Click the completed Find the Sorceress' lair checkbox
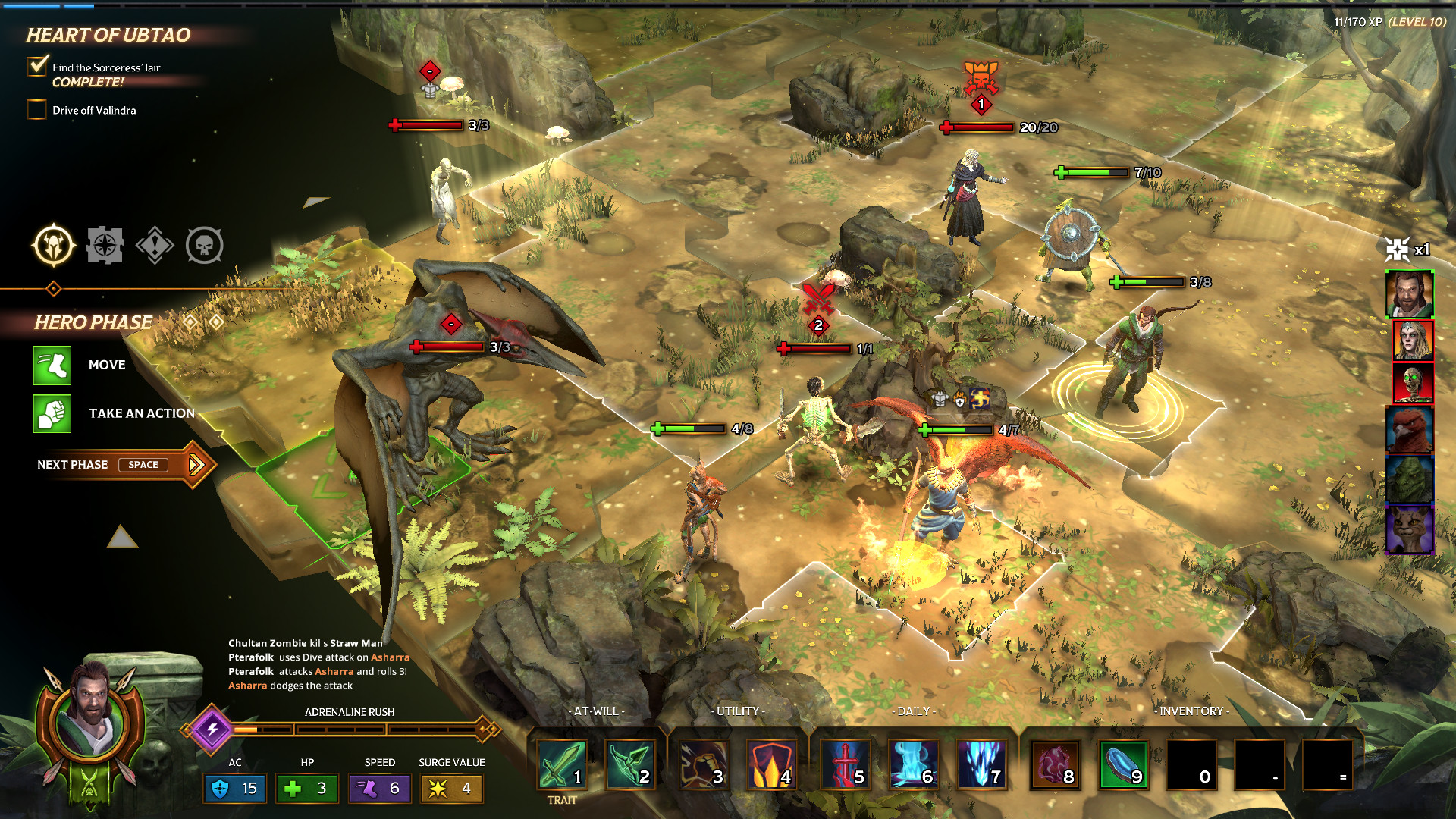Screen dimensions: 1456x819 click(x=36, y=67)
